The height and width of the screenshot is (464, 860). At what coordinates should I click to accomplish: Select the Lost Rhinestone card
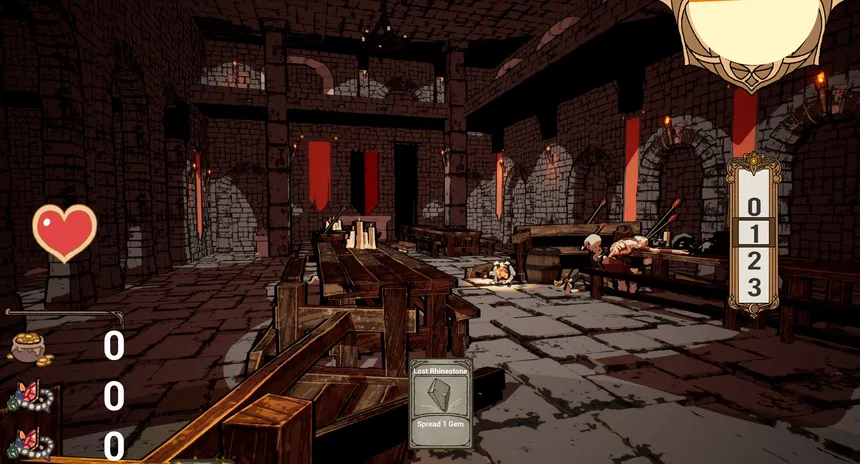pyautogui.click(x=441, y=404)
